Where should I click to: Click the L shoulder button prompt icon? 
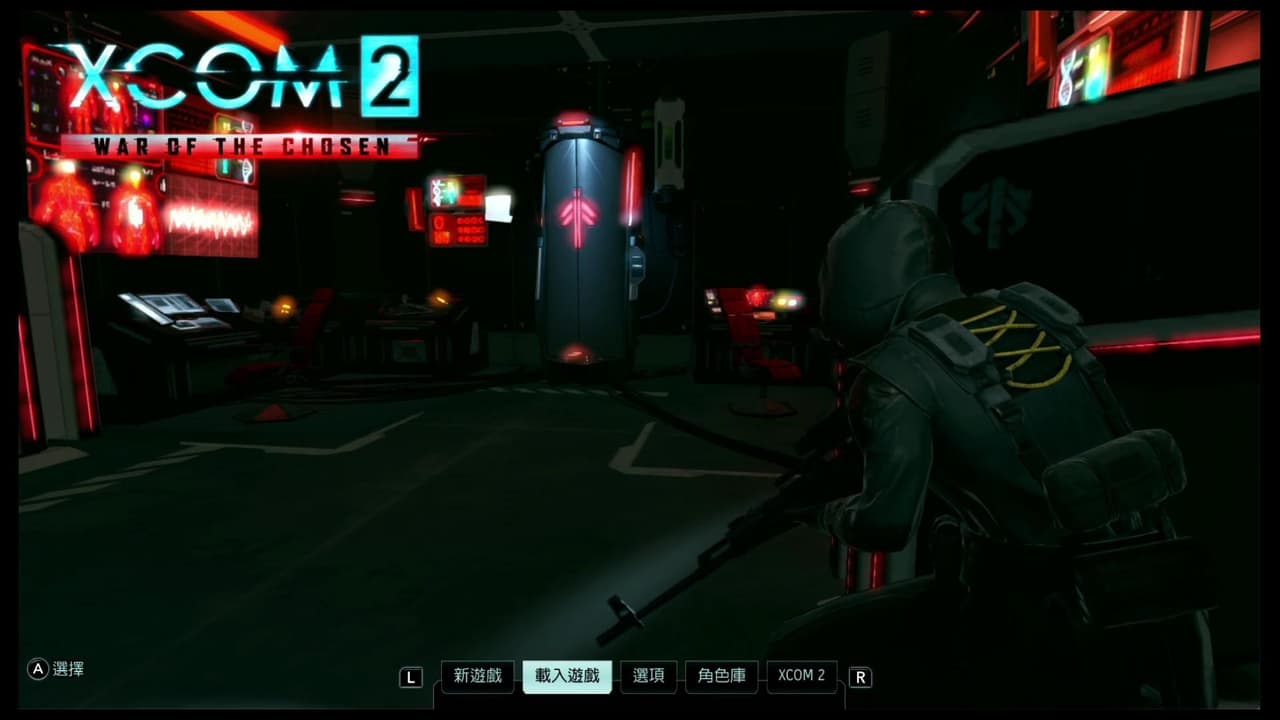pyautogui.click(x=412, y=677)
